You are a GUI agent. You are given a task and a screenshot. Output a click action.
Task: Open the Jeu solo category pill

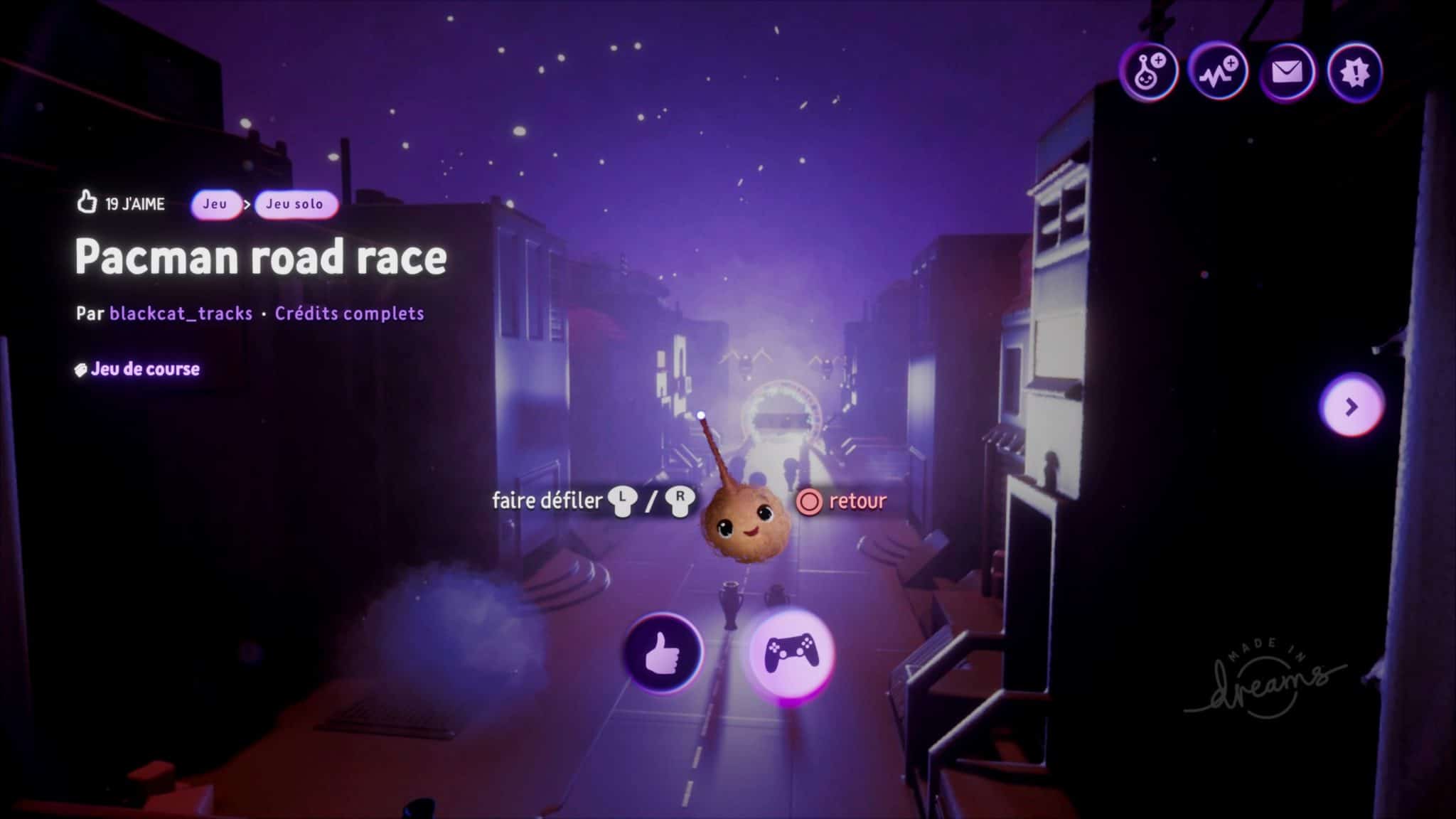295,205
